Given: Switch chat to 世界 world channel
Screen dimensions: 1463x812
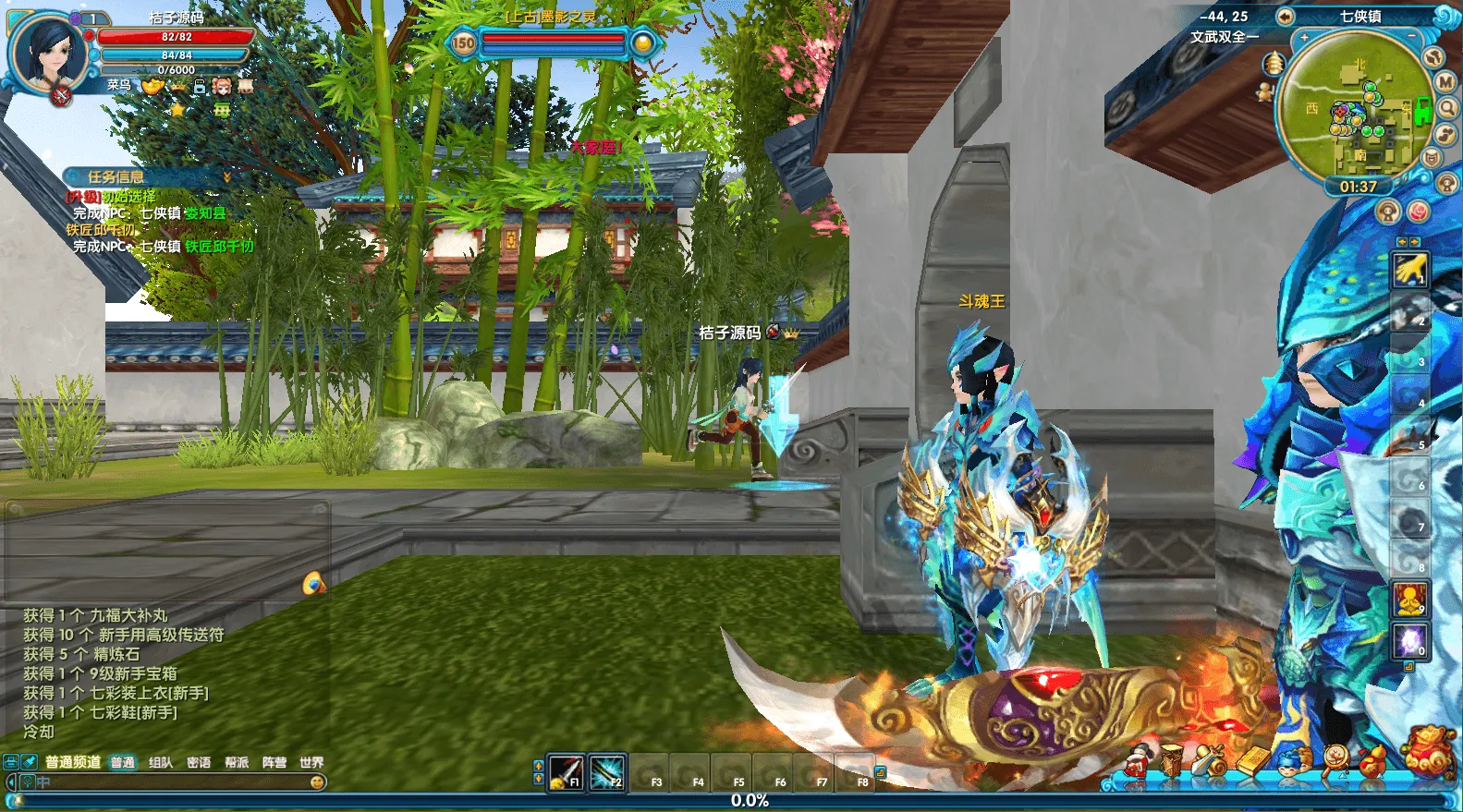Looking at the screenshot, I should pyautogui.click(x=311, y=762).
